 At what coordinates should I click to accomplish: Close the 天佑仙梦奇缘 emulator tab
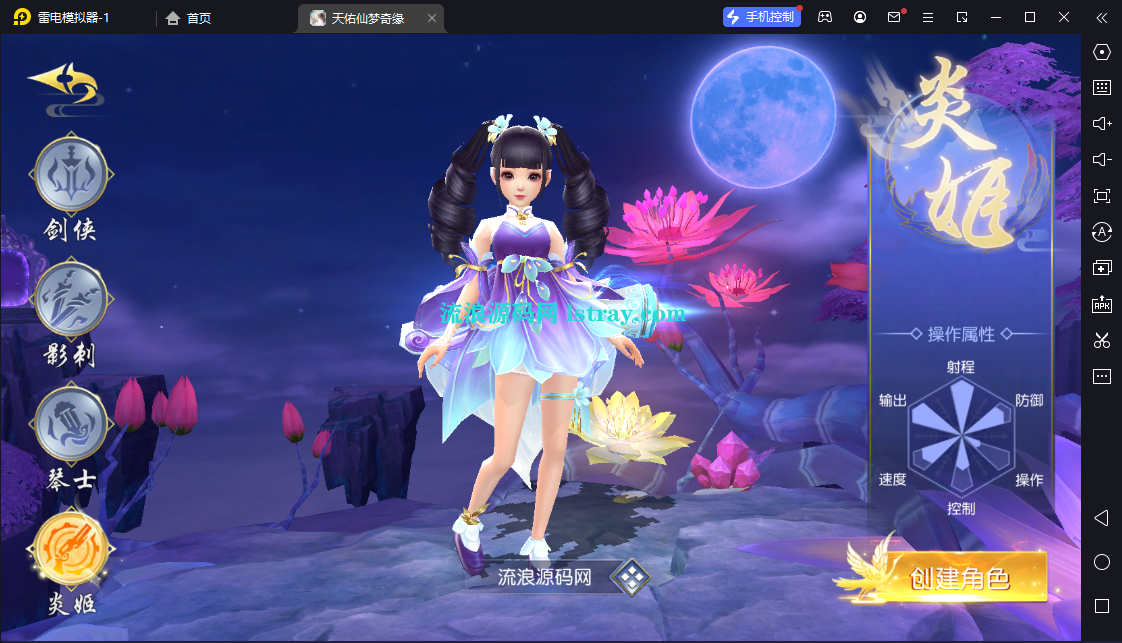[431, 18]
